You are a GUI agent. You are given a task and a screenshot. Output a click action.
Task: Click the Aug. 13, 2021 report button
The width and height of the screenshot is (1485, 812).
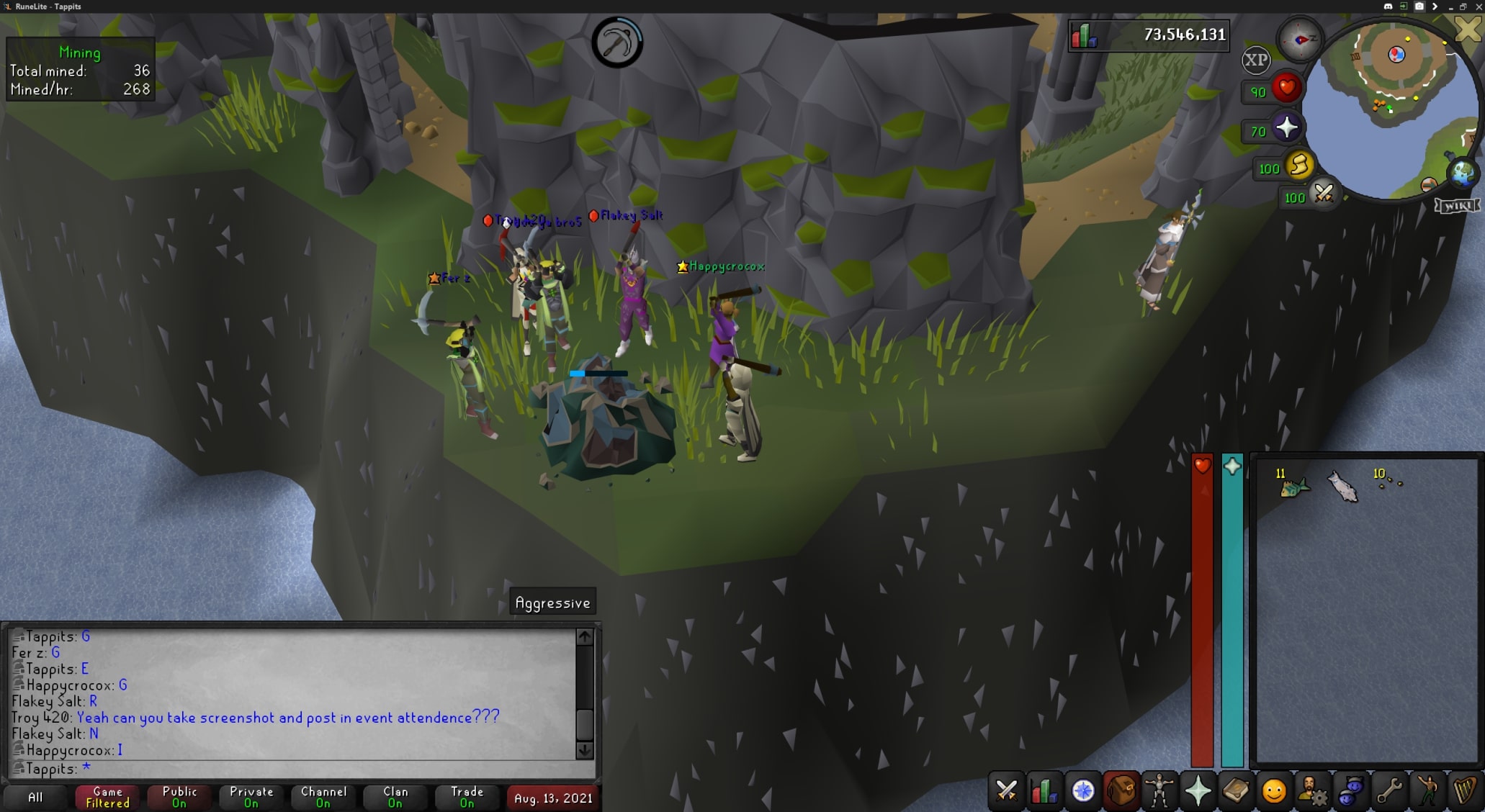[x=552, y=797]
